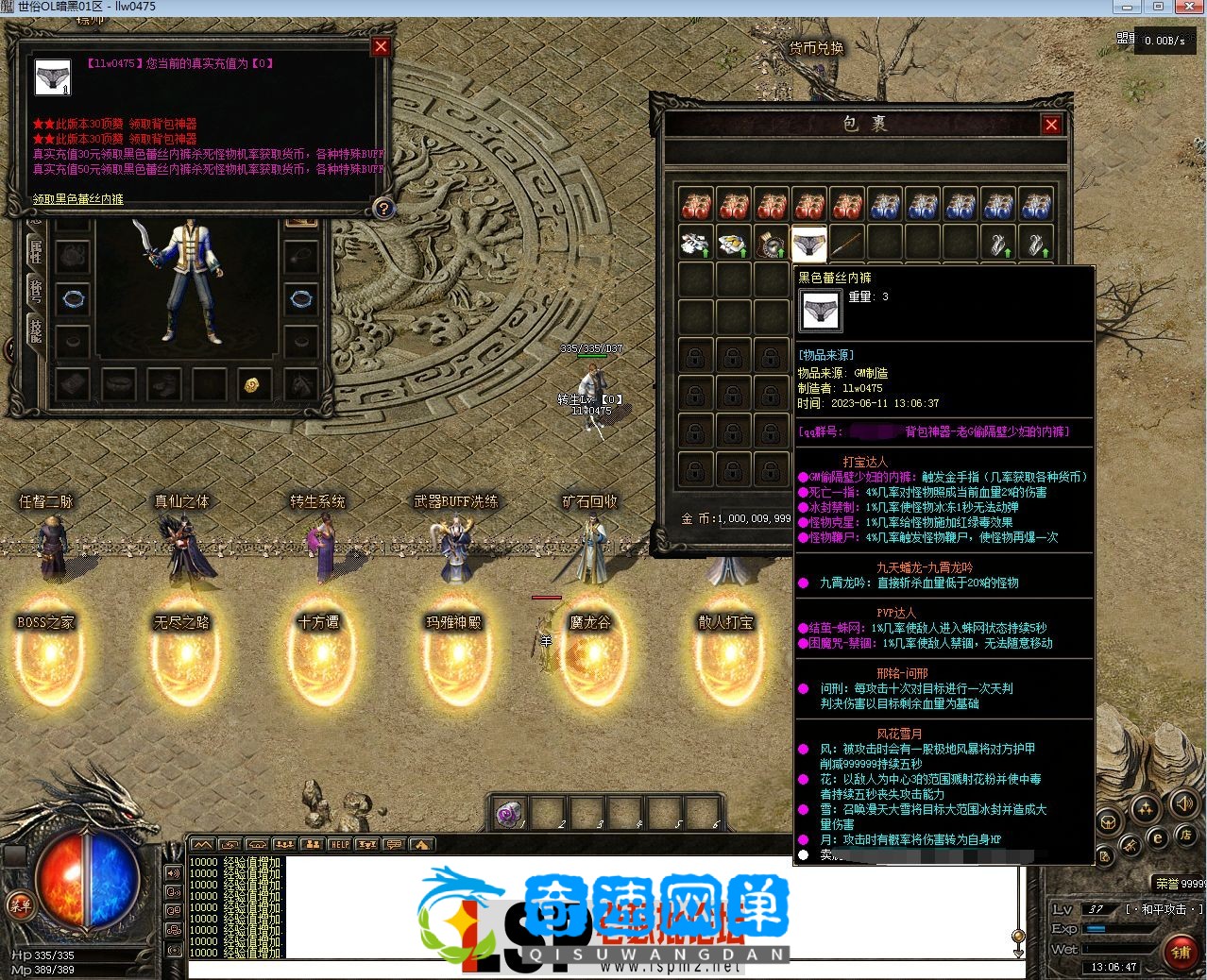Open the question mark help button

383,209
